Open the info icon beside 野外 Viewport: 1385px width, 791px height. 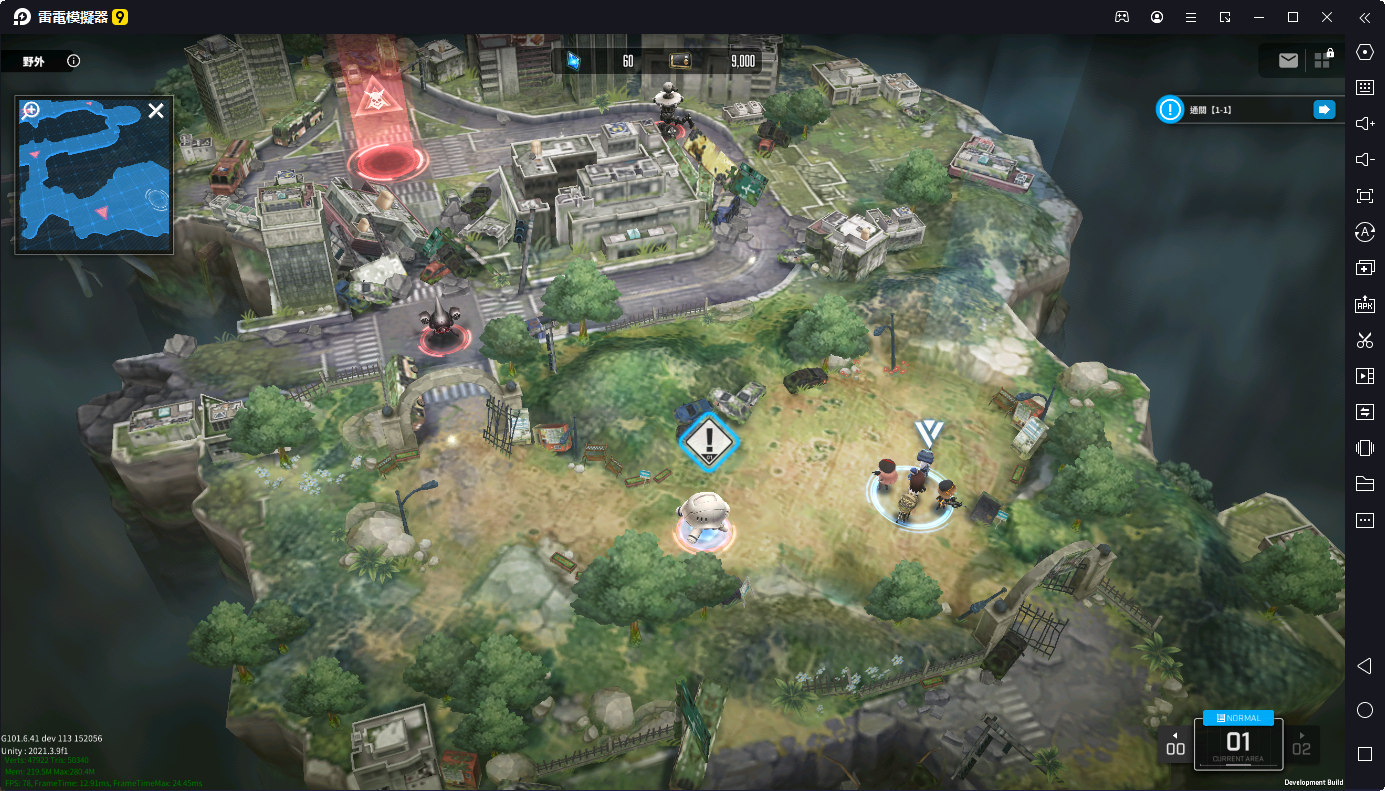[73, 61]
